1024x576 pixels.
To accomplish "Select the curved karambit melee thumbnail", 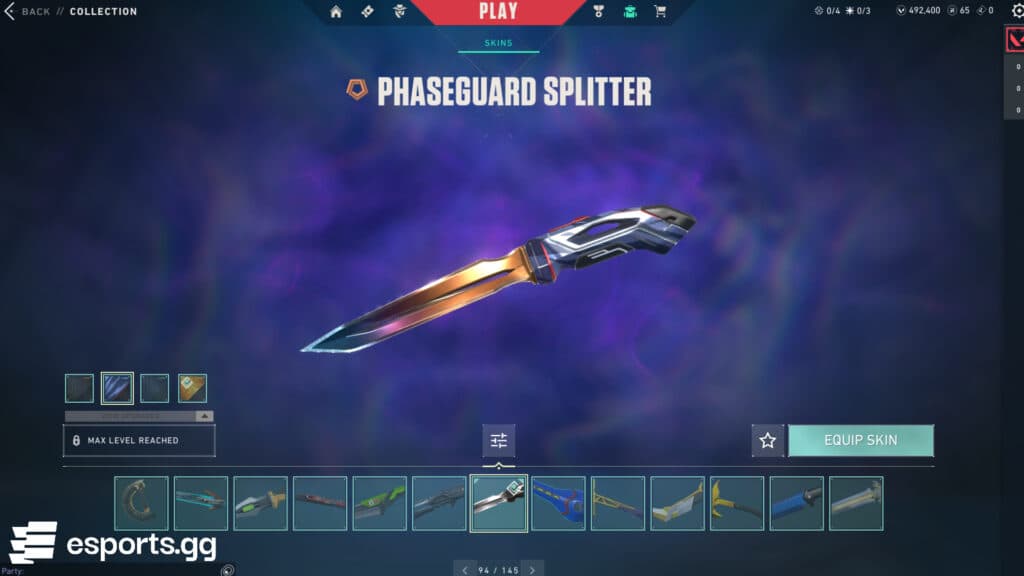I will click(141, 503).
